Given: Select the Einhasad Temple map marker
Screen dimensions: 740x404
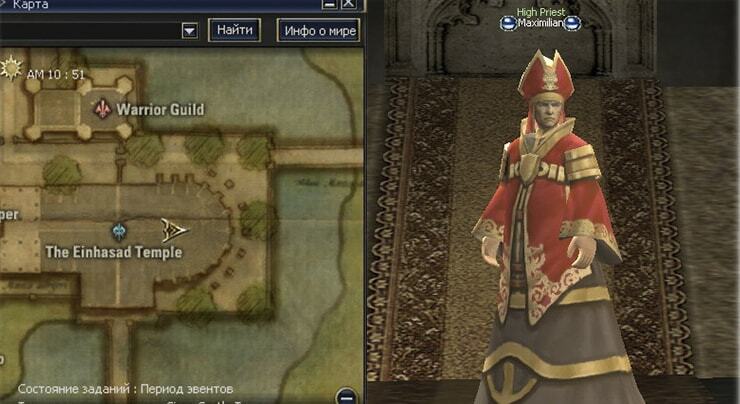Looking at the screenshot, I should click(120, 231).
